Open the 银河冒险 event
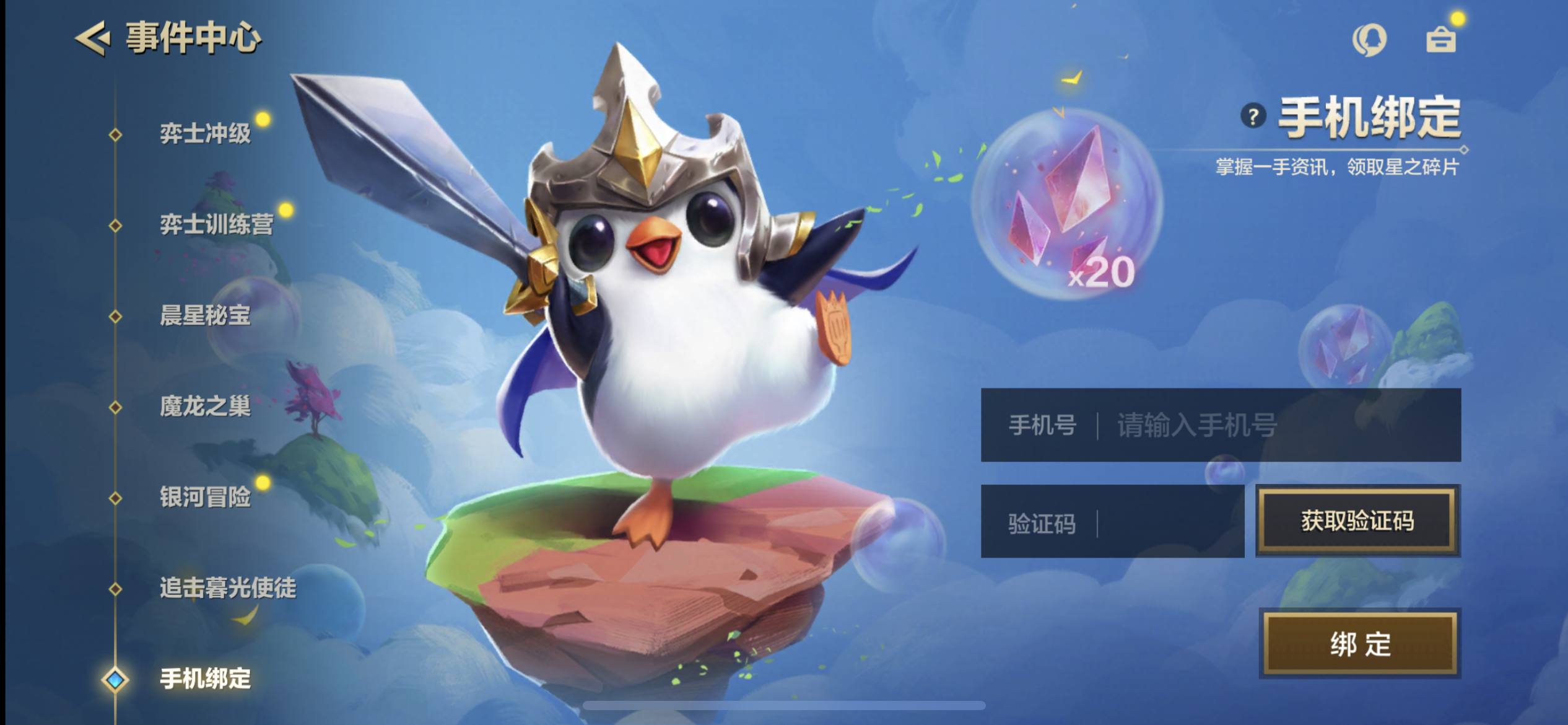The width and height of the screenshot is (1568, 725). click(x=205, y=497)
